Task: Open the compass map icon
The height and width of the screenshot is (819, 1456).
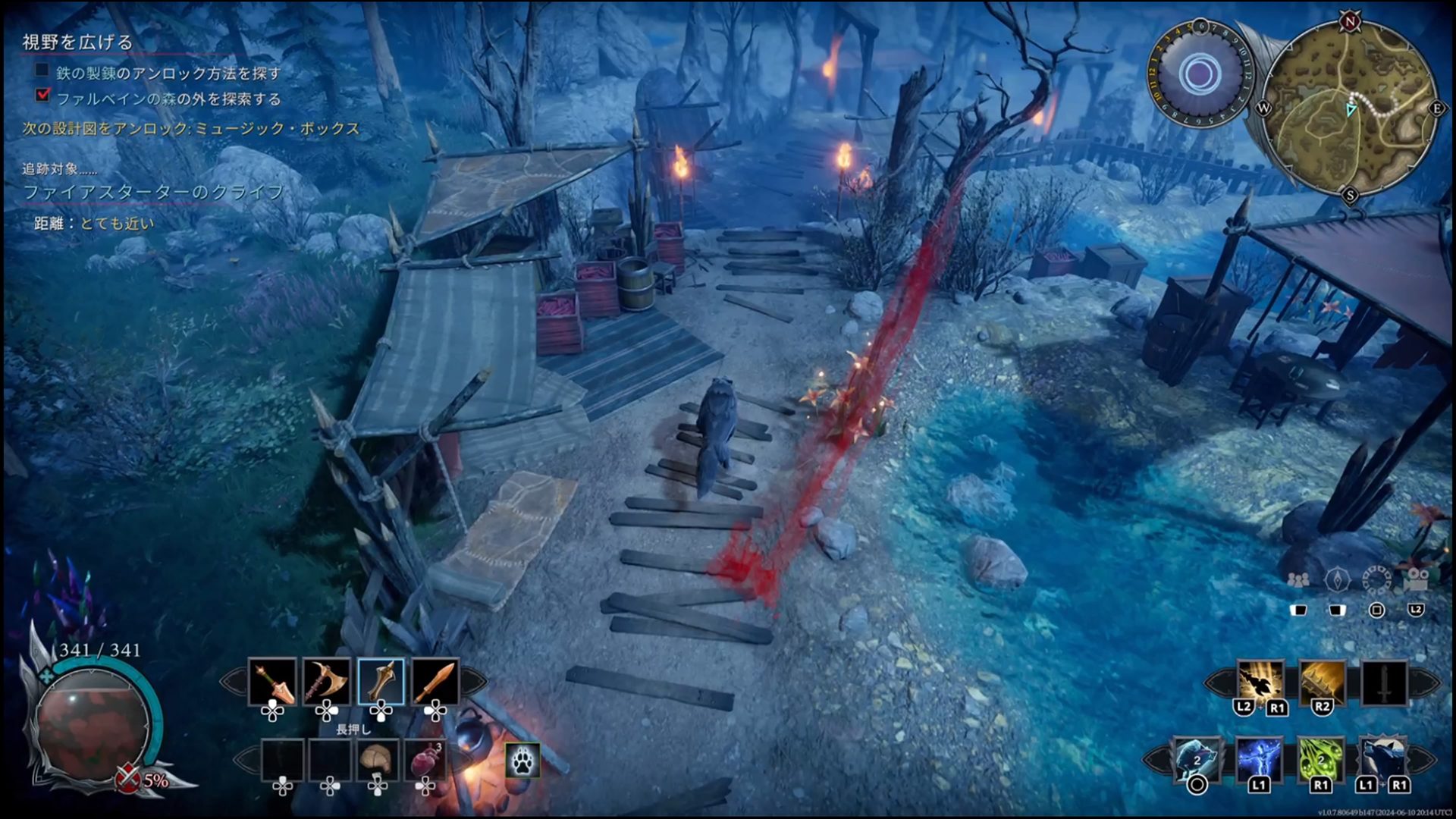Action: (x=1337, y=580)
